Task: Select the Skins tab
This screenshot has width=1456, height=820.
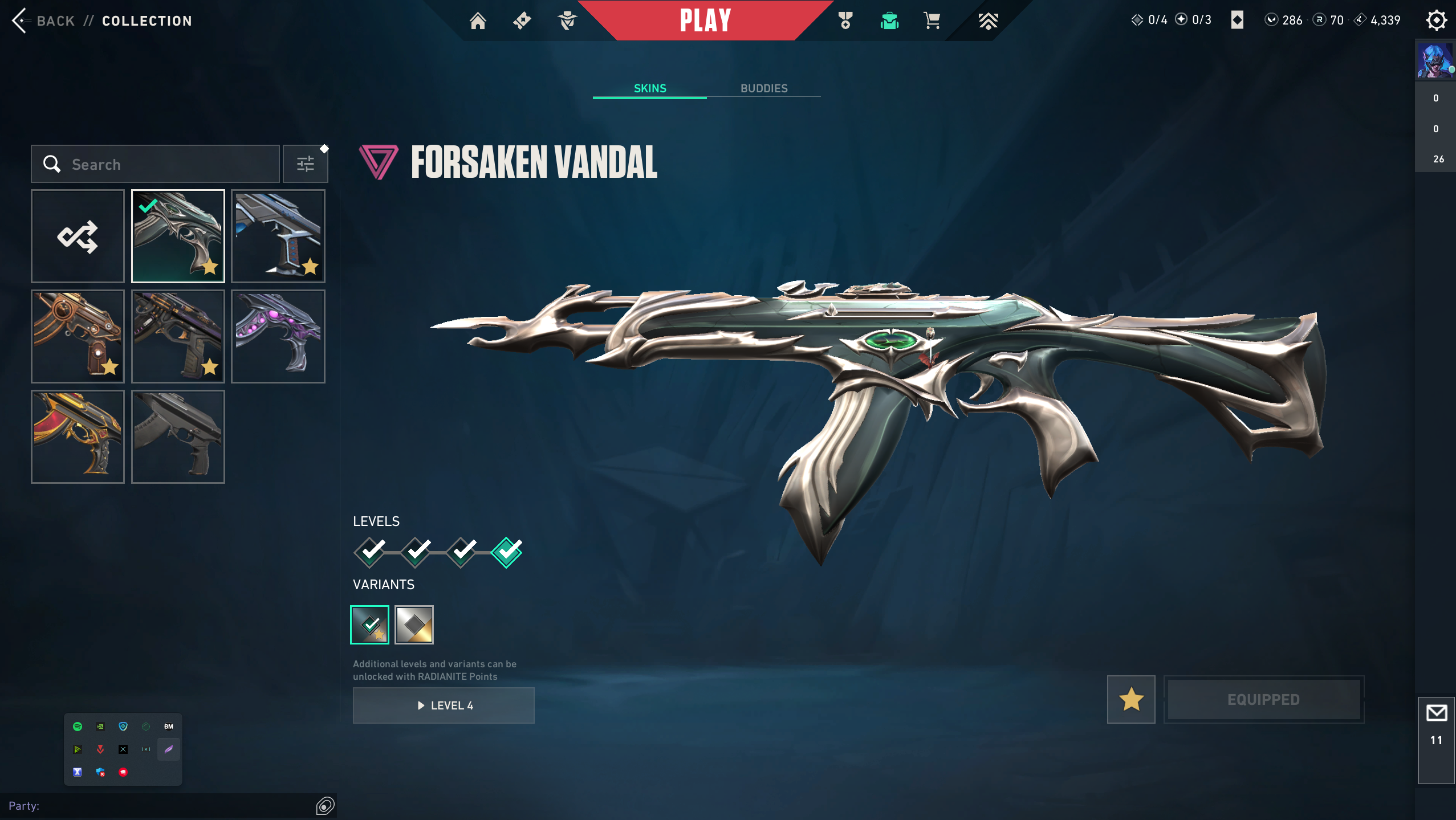Action: point(650,88)
